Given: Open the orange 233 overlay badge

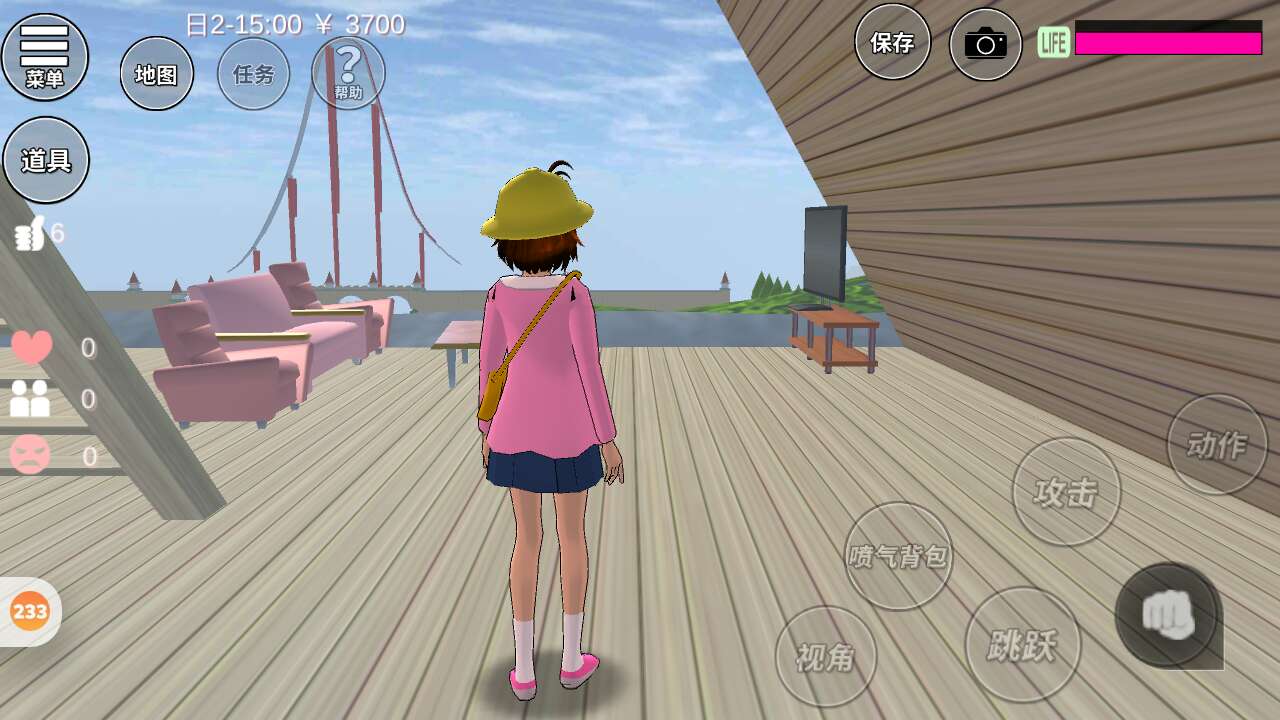Looking at the screenshot, I should click(x=30, y=611).
